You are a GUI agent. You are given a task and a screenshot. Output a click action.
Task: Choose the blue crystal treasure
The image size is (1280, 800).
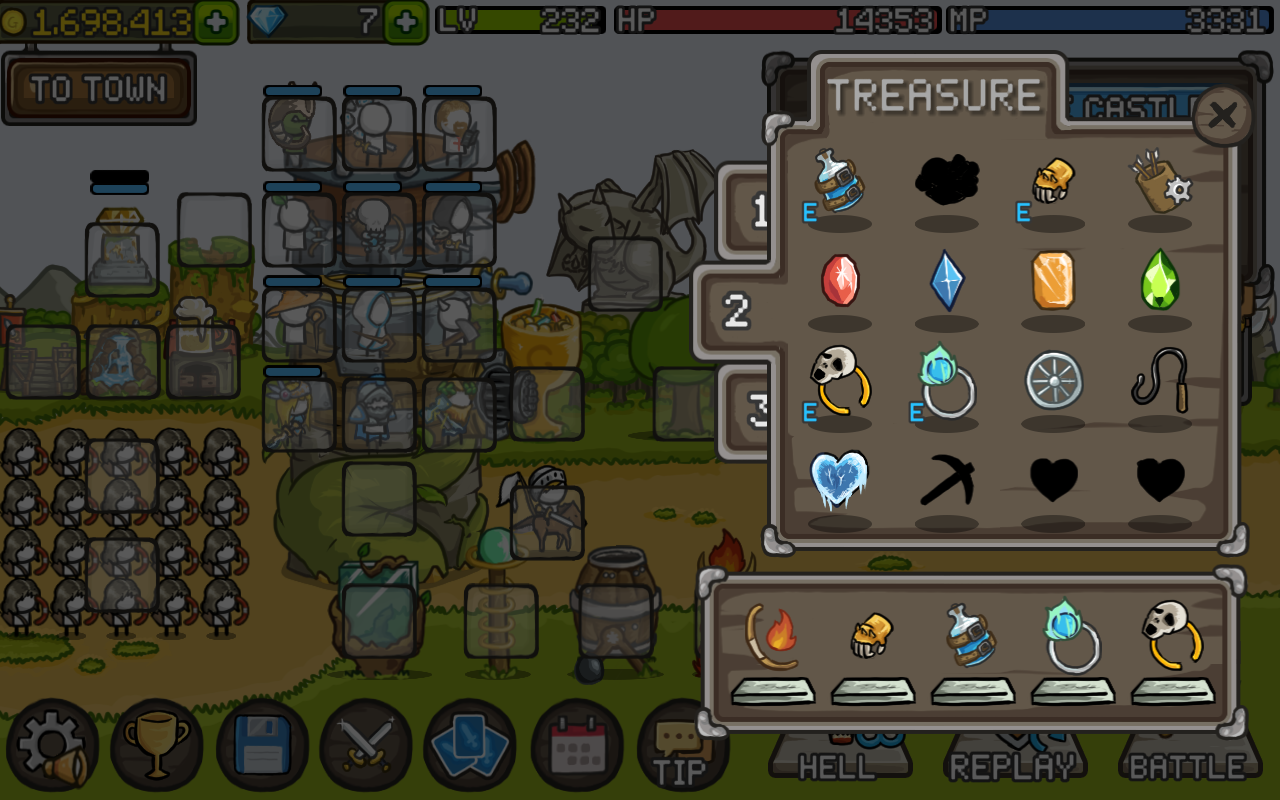(947, 281)
